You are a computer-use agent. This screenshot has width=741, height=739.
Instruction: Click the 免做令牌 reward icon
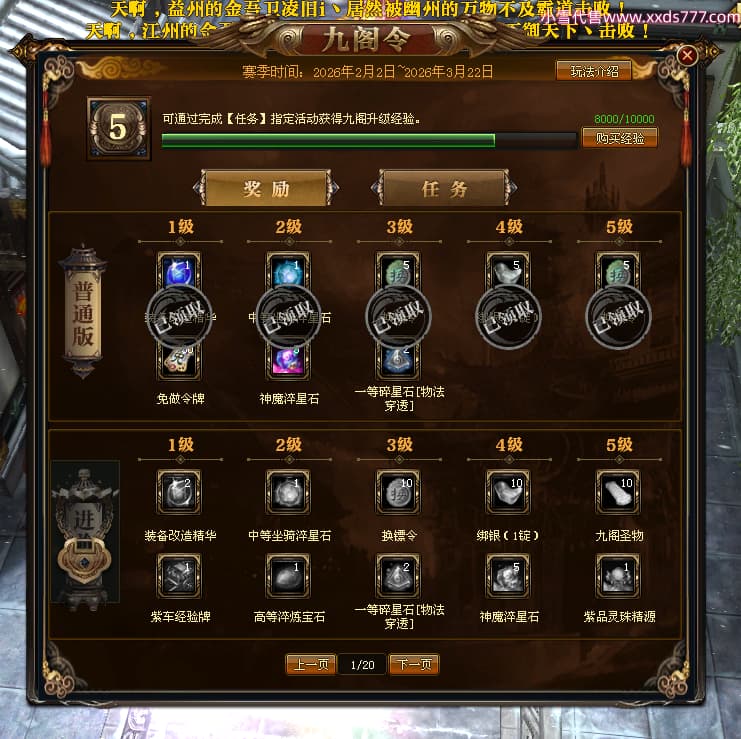(x=179, y=360)
